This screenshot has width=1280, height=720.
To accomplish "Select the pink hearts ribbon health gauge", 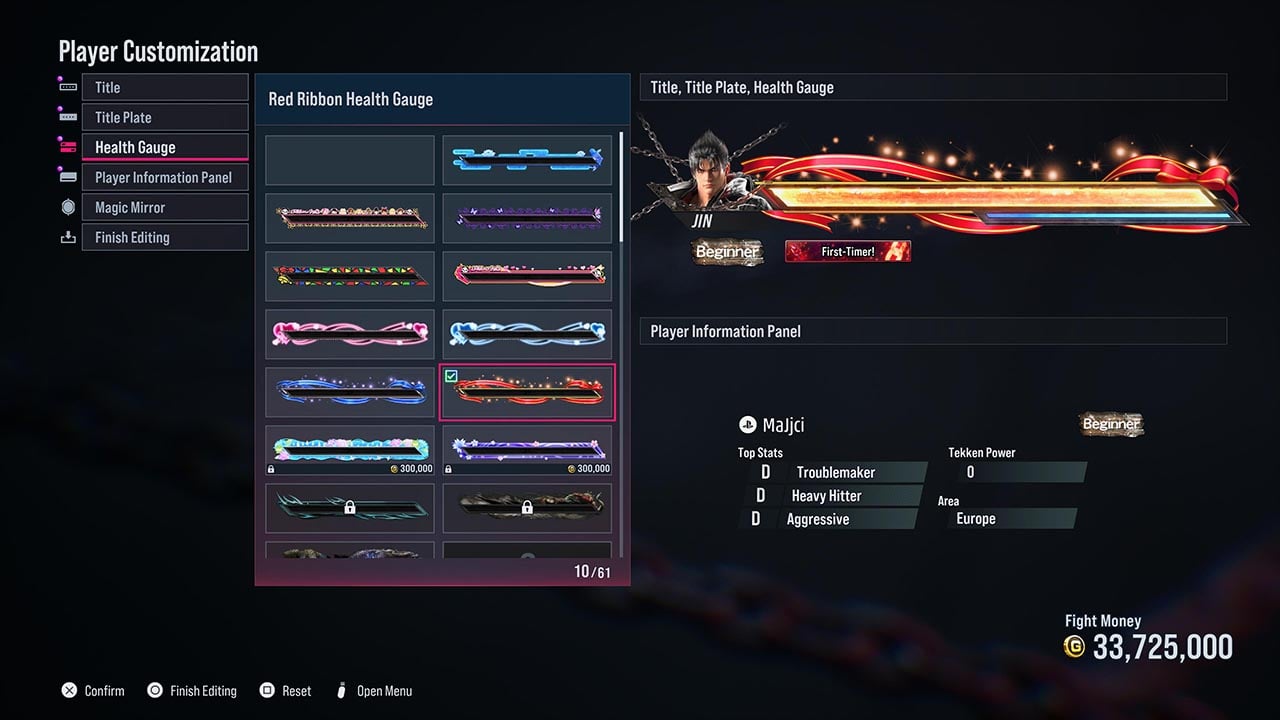I will pyautogui.click(x=350, y=334).
